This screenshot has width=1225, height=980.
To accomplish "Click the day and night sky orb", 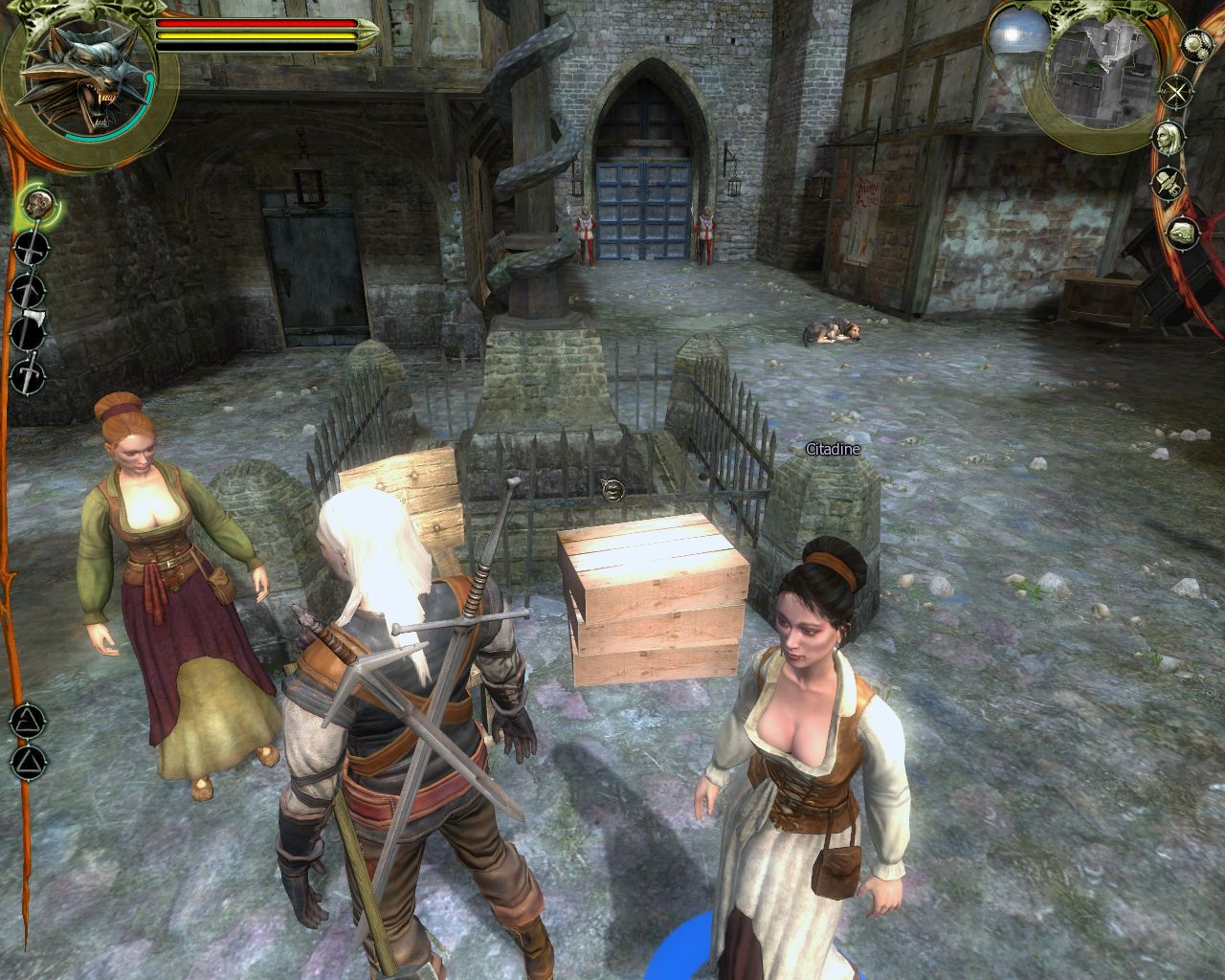I will coord(1009,38).
